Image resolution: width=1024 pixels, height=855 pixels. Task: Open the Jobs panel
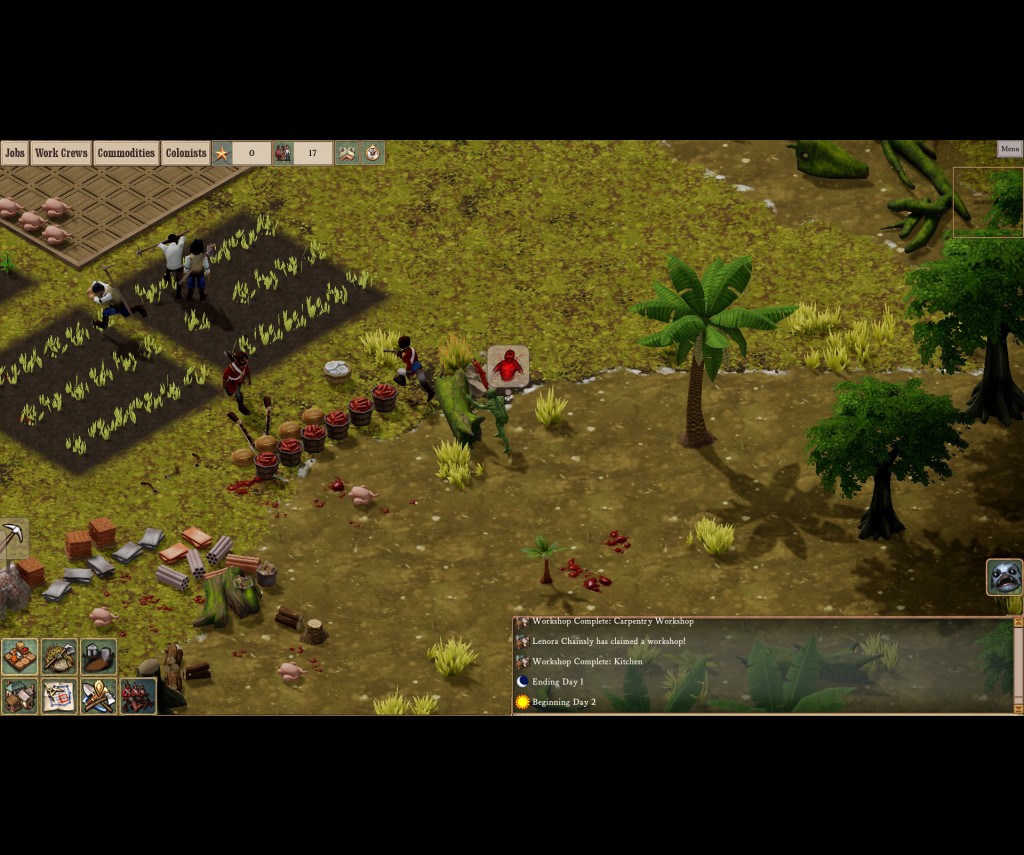click(14, 153)
